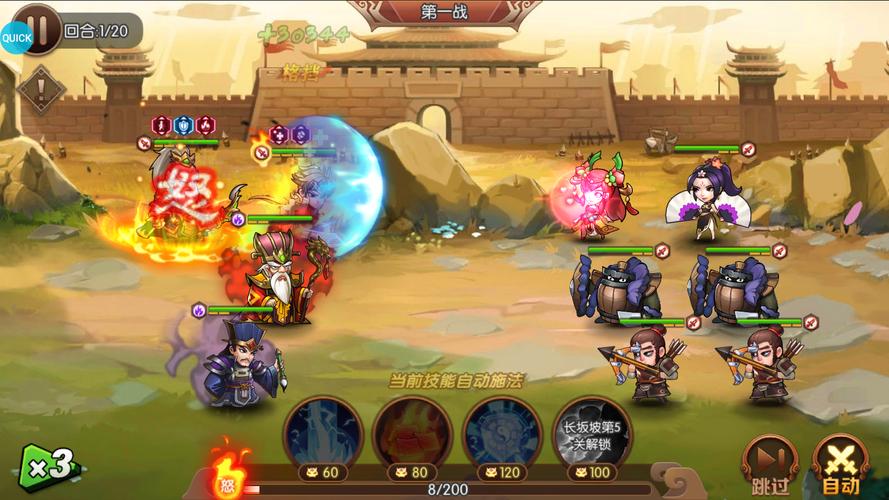Select the locked skill costing 100 rage
This screenshot has width=889, height=500.
tap(592, 433)
